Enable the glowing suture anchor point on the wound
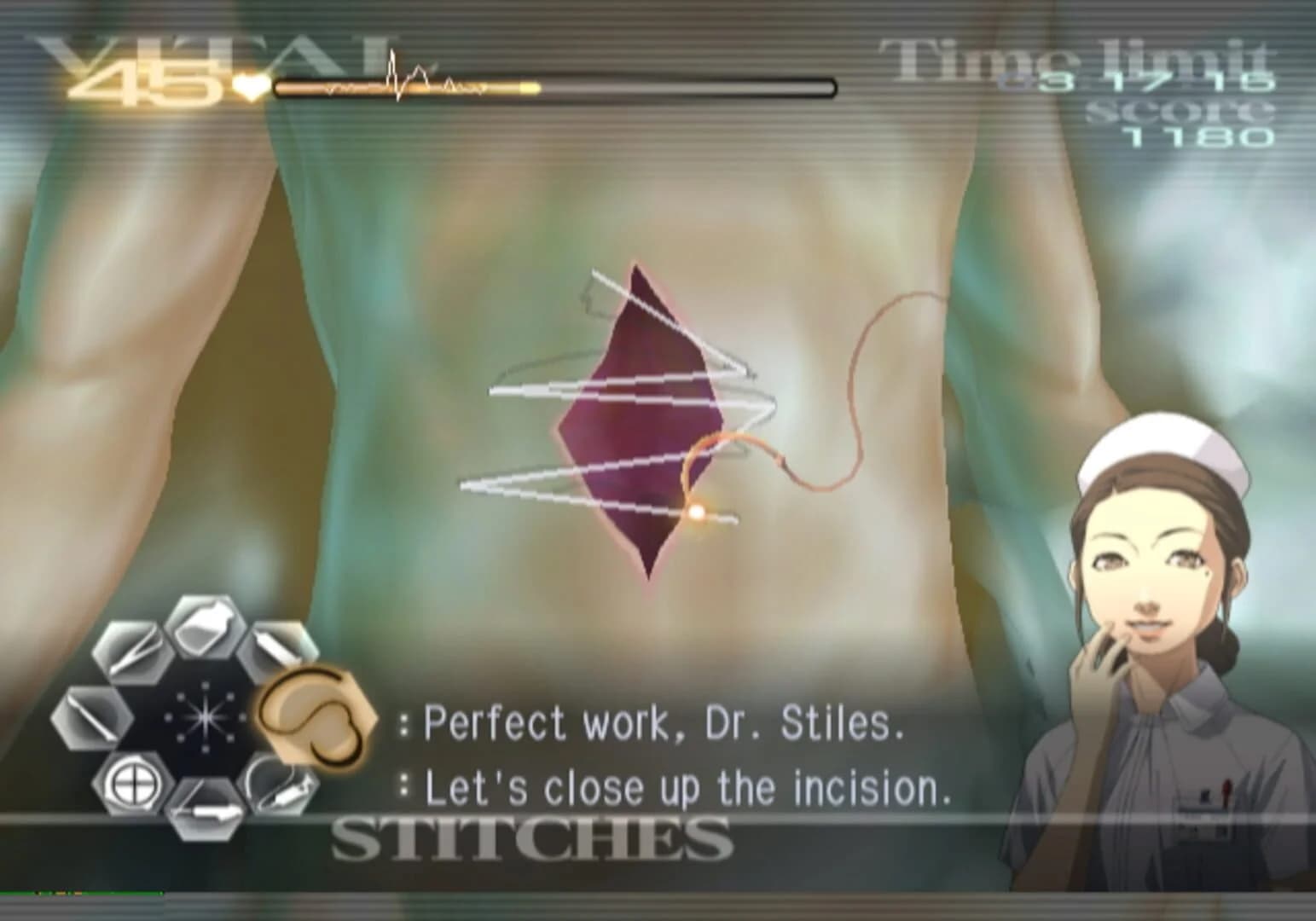Image resolution: width=1316 pixels, height=921 pixels. coord(695,512)
